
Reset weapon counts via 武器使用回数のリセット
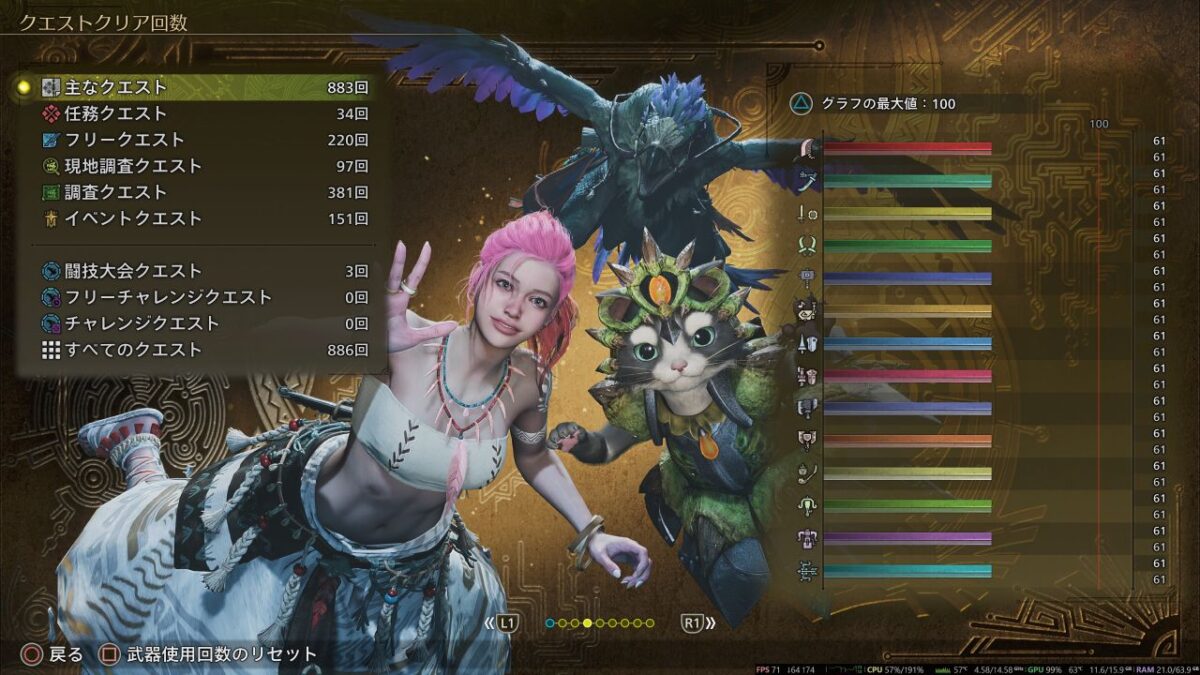tap(210, 655)
